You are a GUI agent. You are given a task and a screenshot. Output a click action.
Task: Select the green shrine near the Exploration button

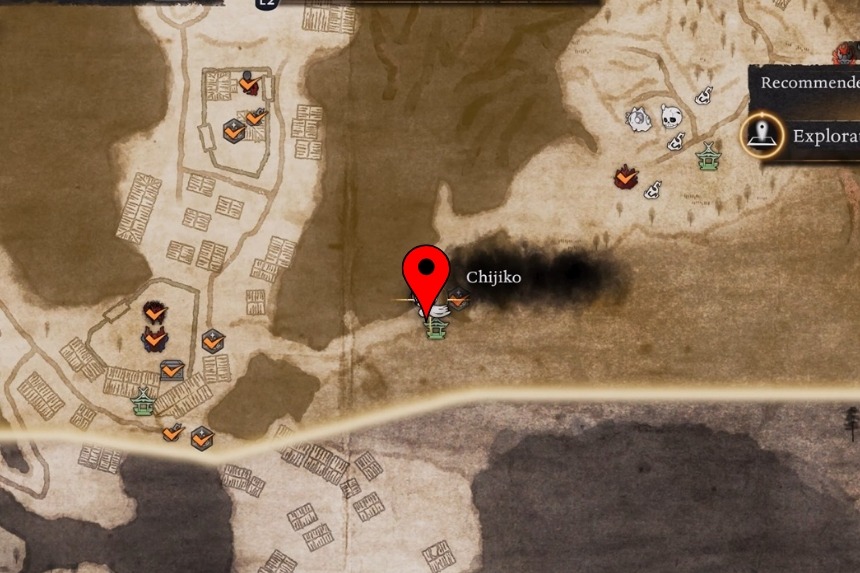click(709, 156)
